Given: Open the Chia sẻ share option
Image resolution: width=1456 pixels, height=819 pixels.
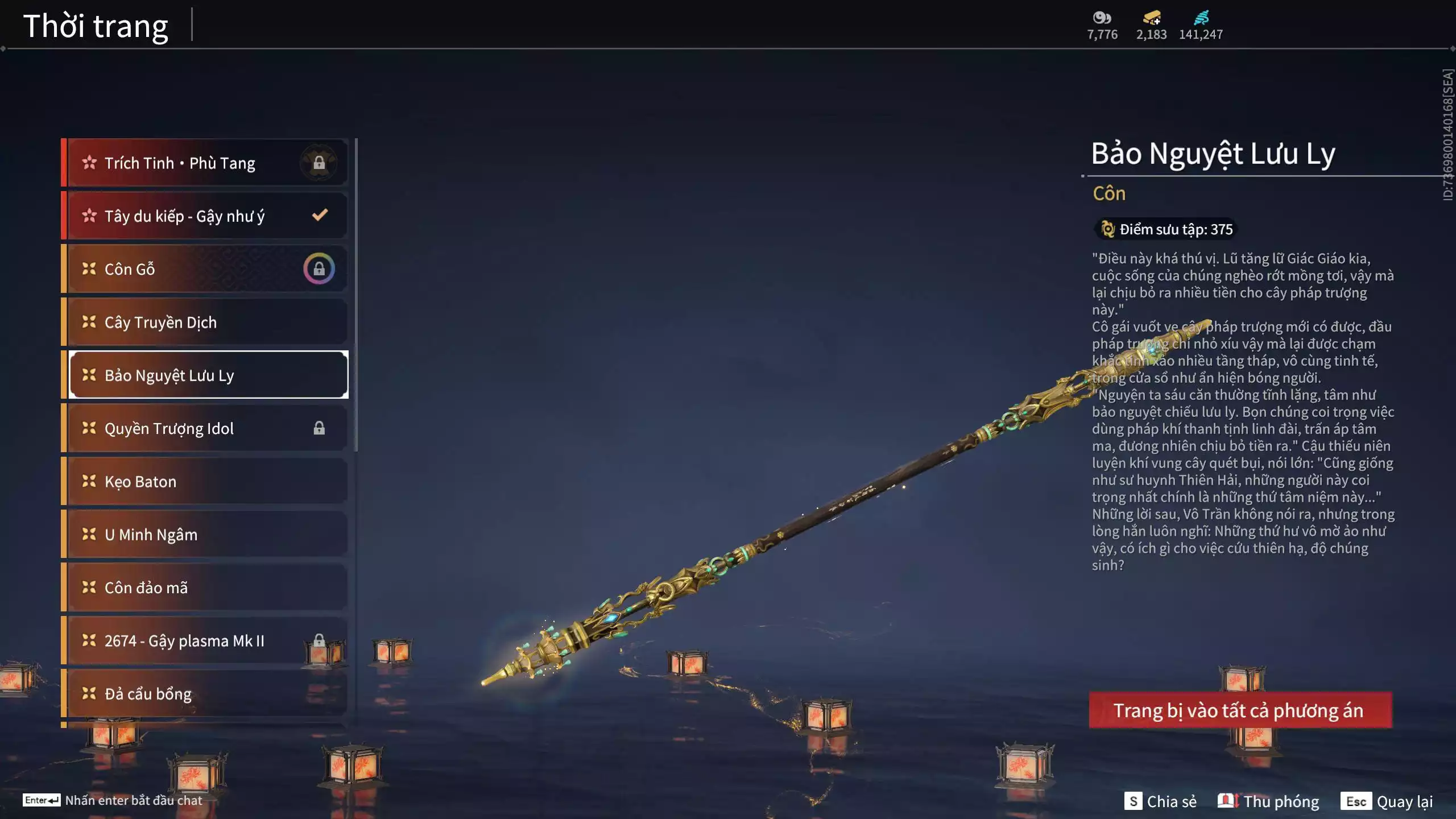Looking at the screenshot, I should click(1160, 801).
